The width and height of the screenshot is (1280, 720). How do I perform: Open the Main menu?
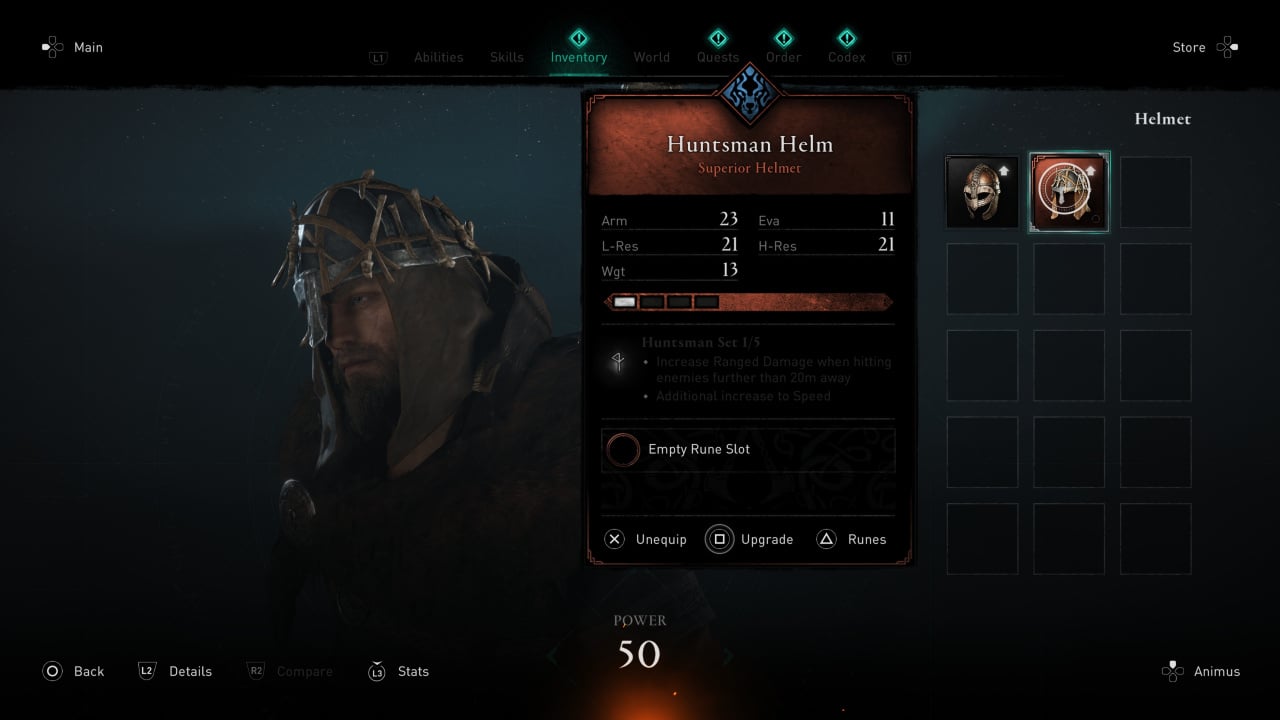click(72, 47)
